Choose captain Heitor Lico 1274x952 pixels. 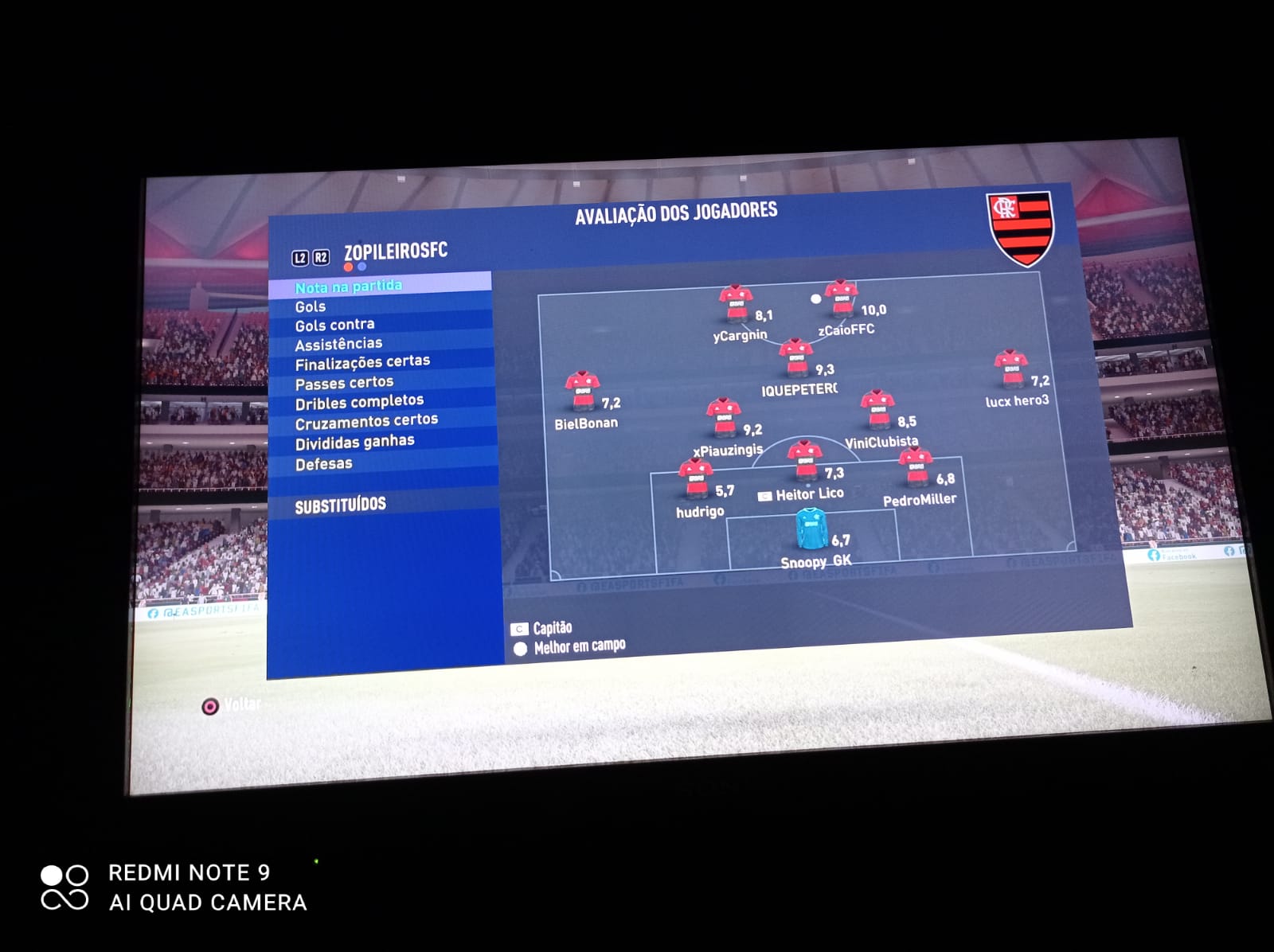click(x=804, y=460)
